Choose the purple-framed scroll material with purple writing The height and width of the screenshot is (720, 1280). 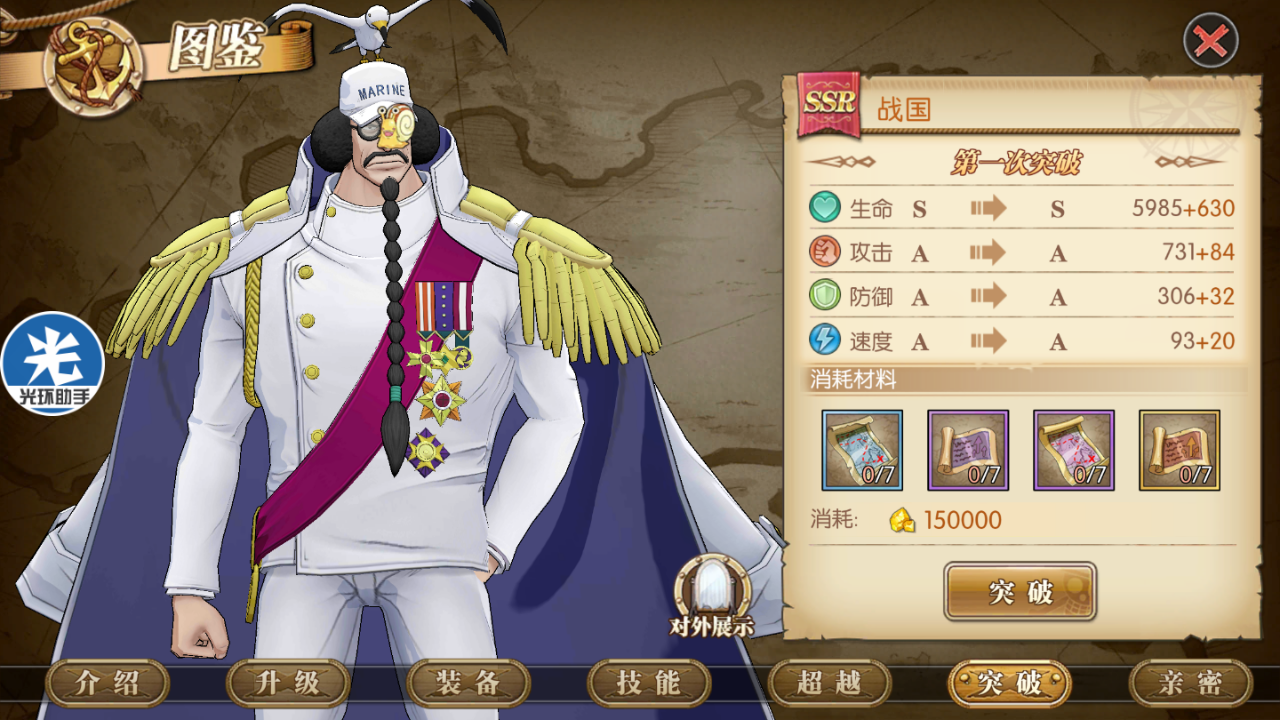pos(968,450)
